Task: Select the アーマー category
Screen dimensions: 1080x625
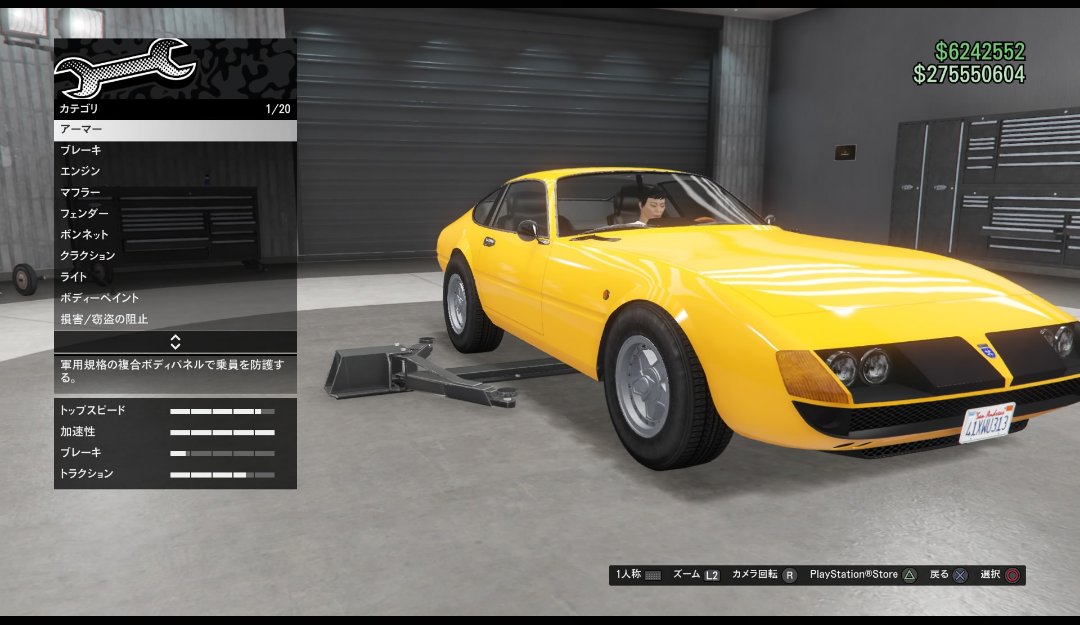Action: [175, 130]
